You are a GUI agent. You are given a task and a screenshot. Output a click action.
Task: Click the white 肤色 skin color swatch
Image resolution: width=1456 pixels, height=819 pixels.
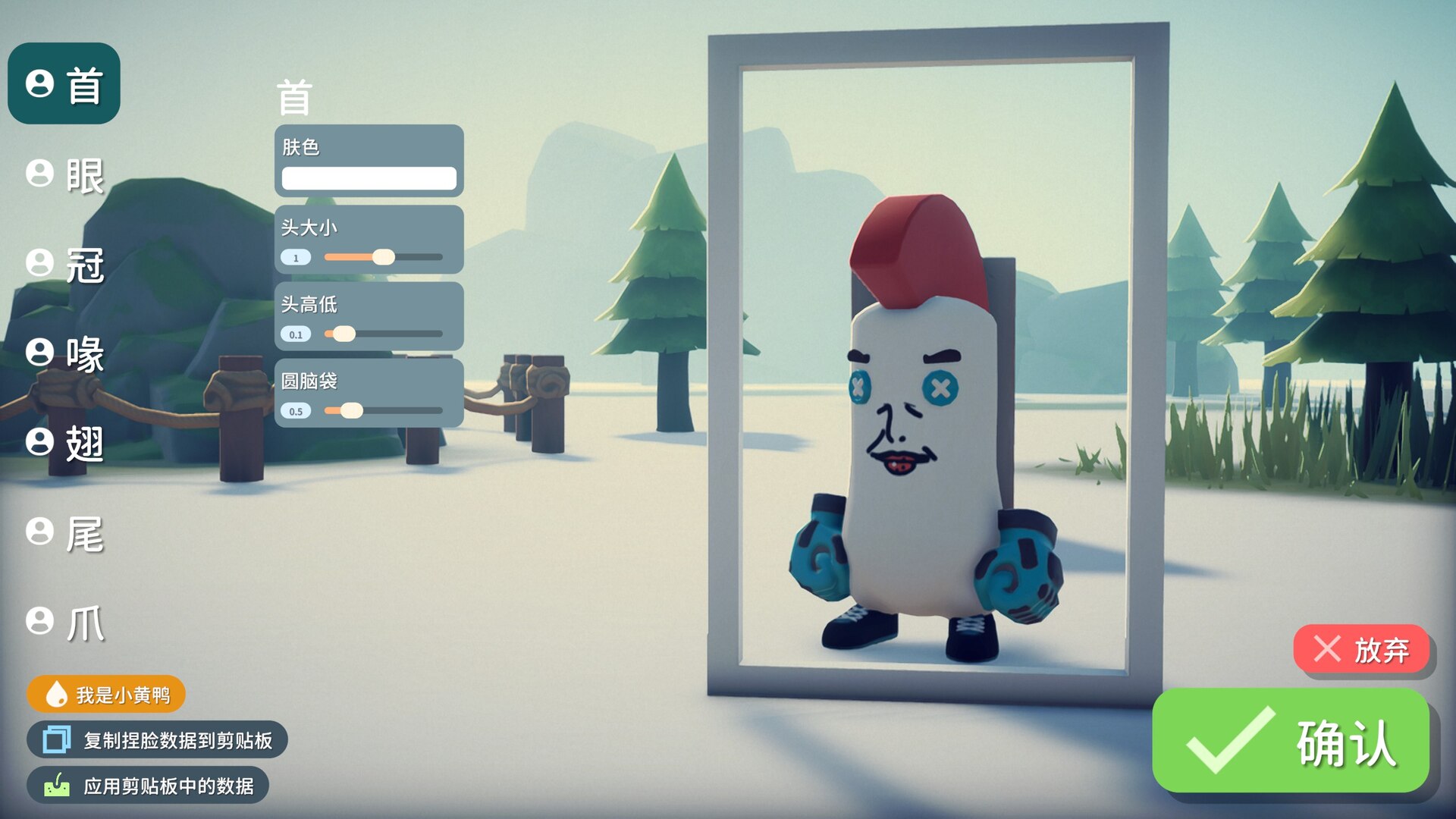click(369, 178)
